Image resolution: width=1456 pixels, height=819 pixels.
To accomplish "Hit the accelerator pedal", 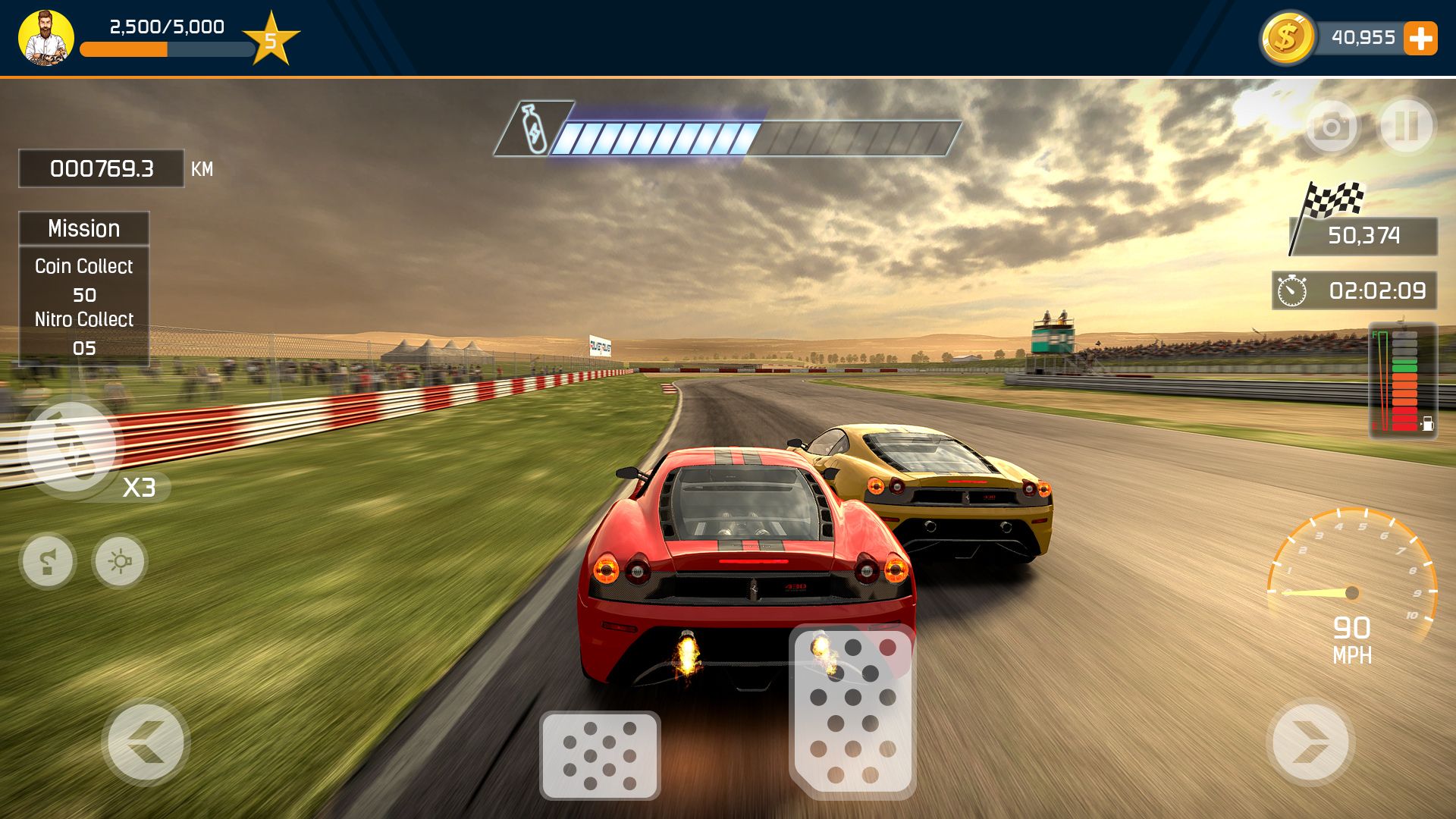I will 853,711.
